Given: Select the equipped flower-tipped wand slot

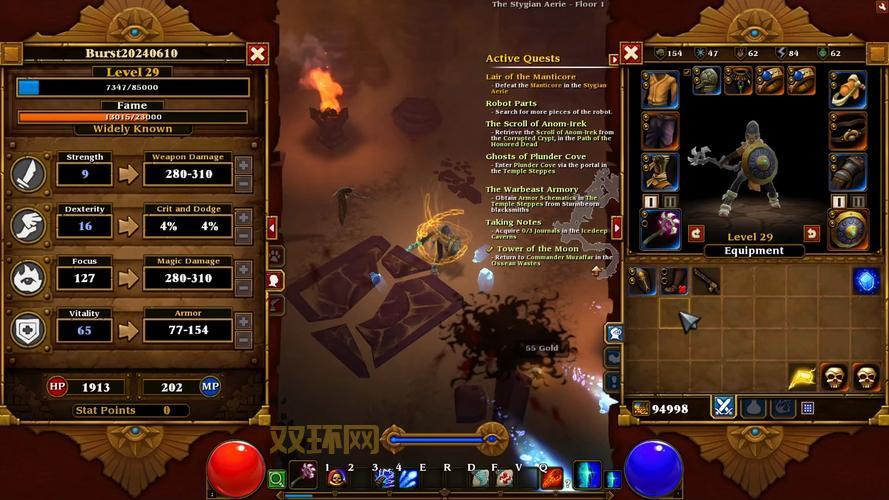Looking at the screenshot, I should [x=659, y=228].
